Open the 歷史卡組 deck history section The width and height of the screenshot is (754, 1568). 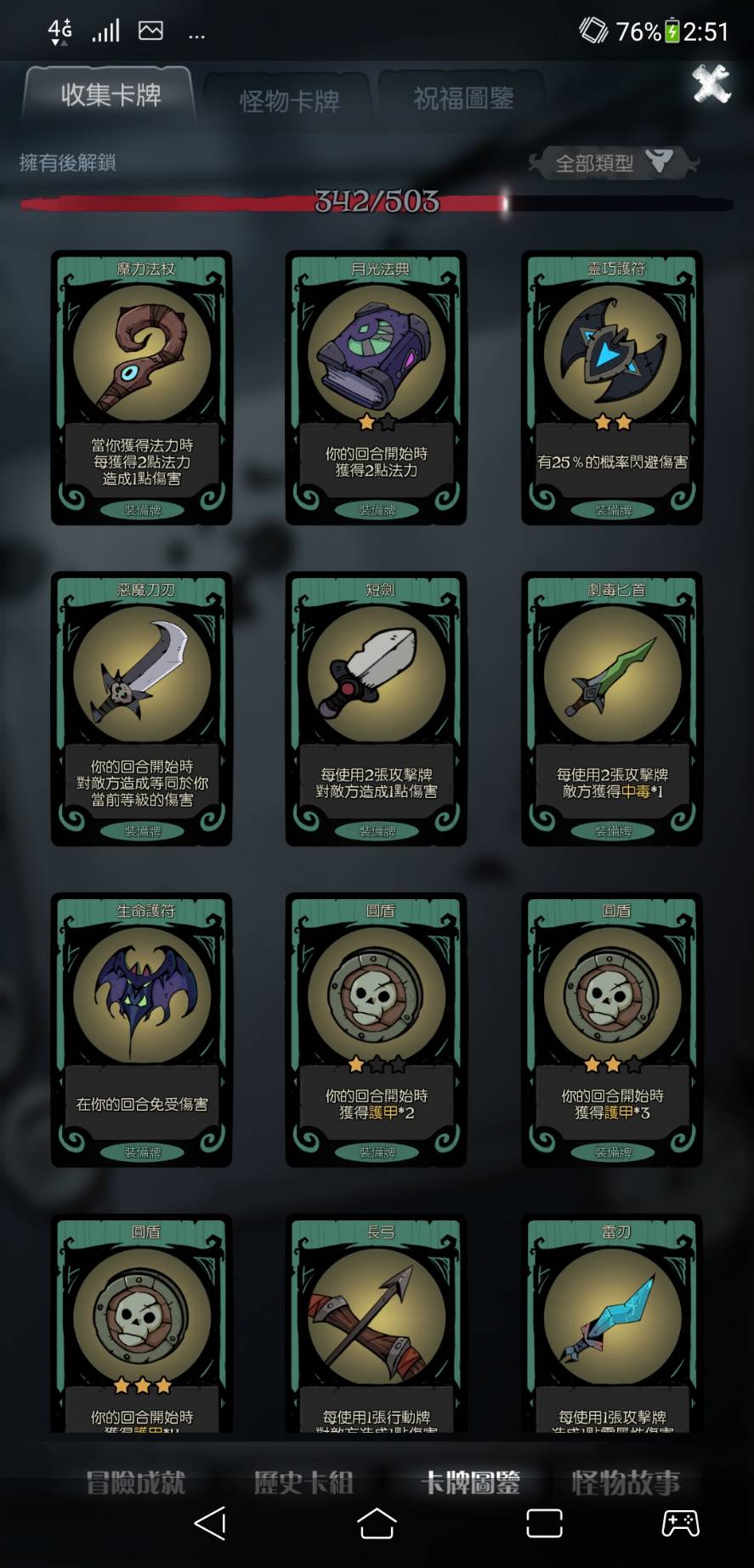pyautogui.click(x=303, y=1483)
